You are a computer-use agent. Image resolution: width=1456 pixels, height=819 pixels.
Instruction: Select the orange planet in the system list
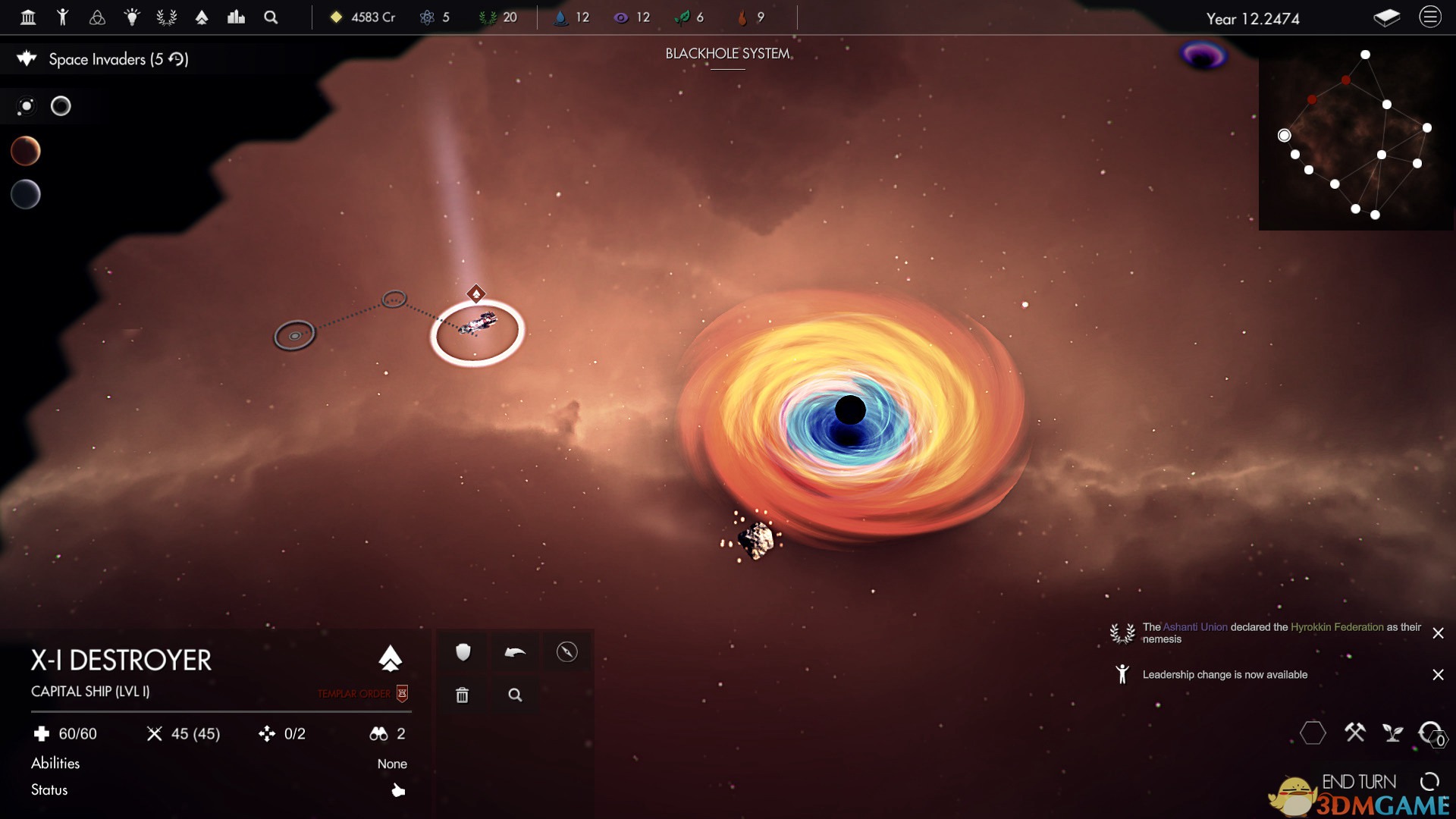coord(25,151)
